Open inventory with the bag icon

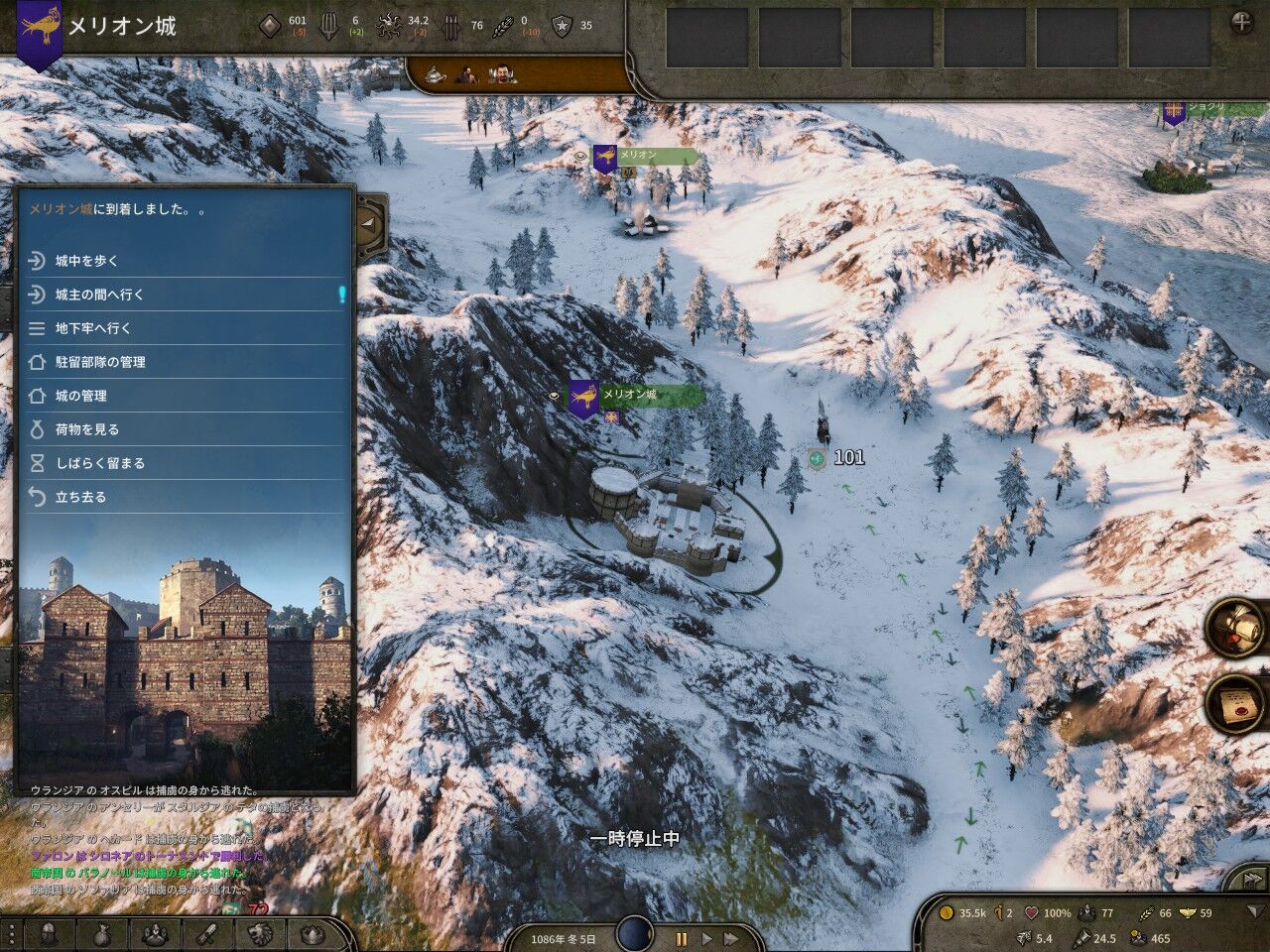pos(102,934)
